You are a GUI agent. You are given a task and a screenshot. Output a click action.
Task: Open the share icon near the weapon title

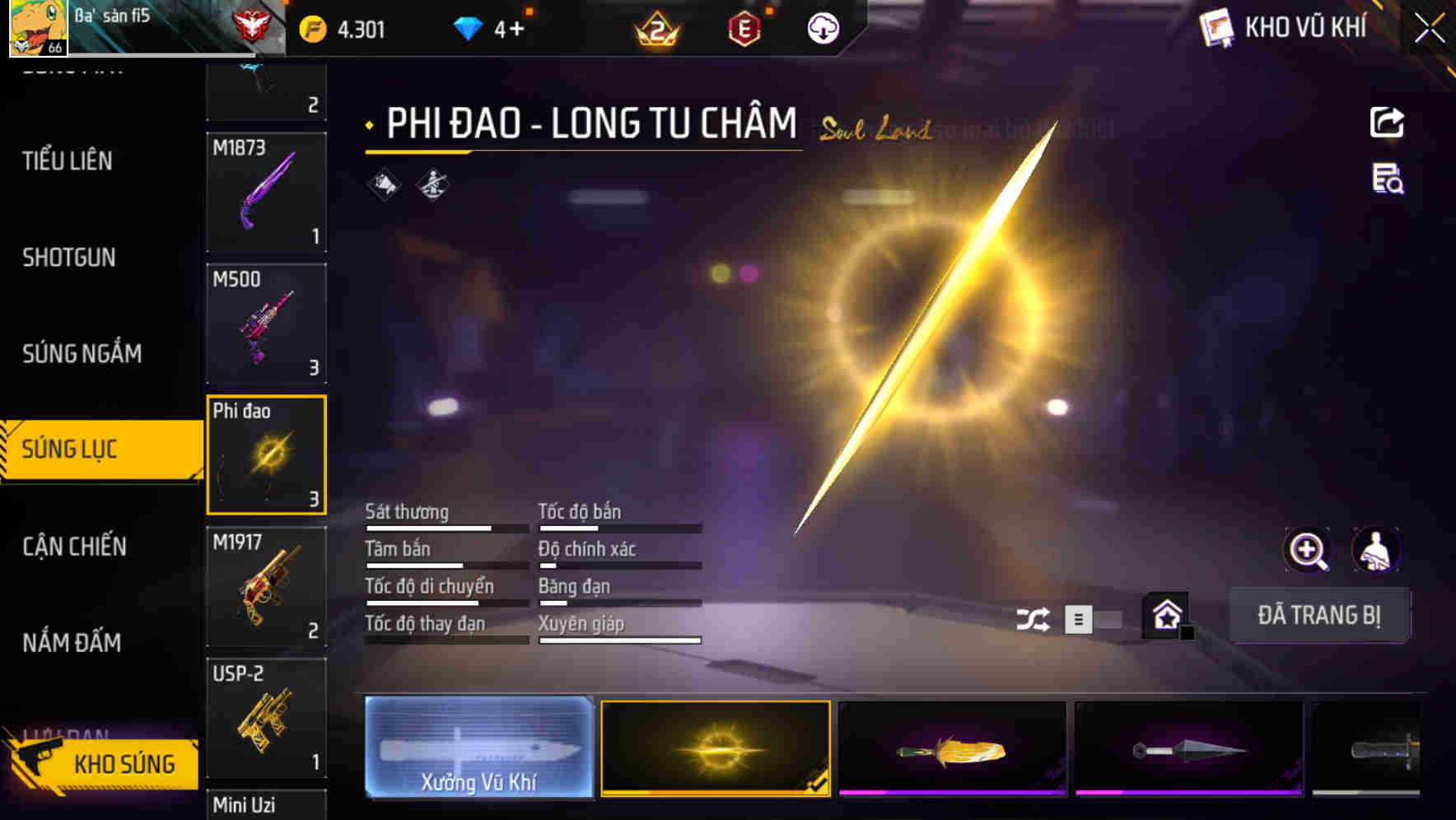coord(1388,122)
